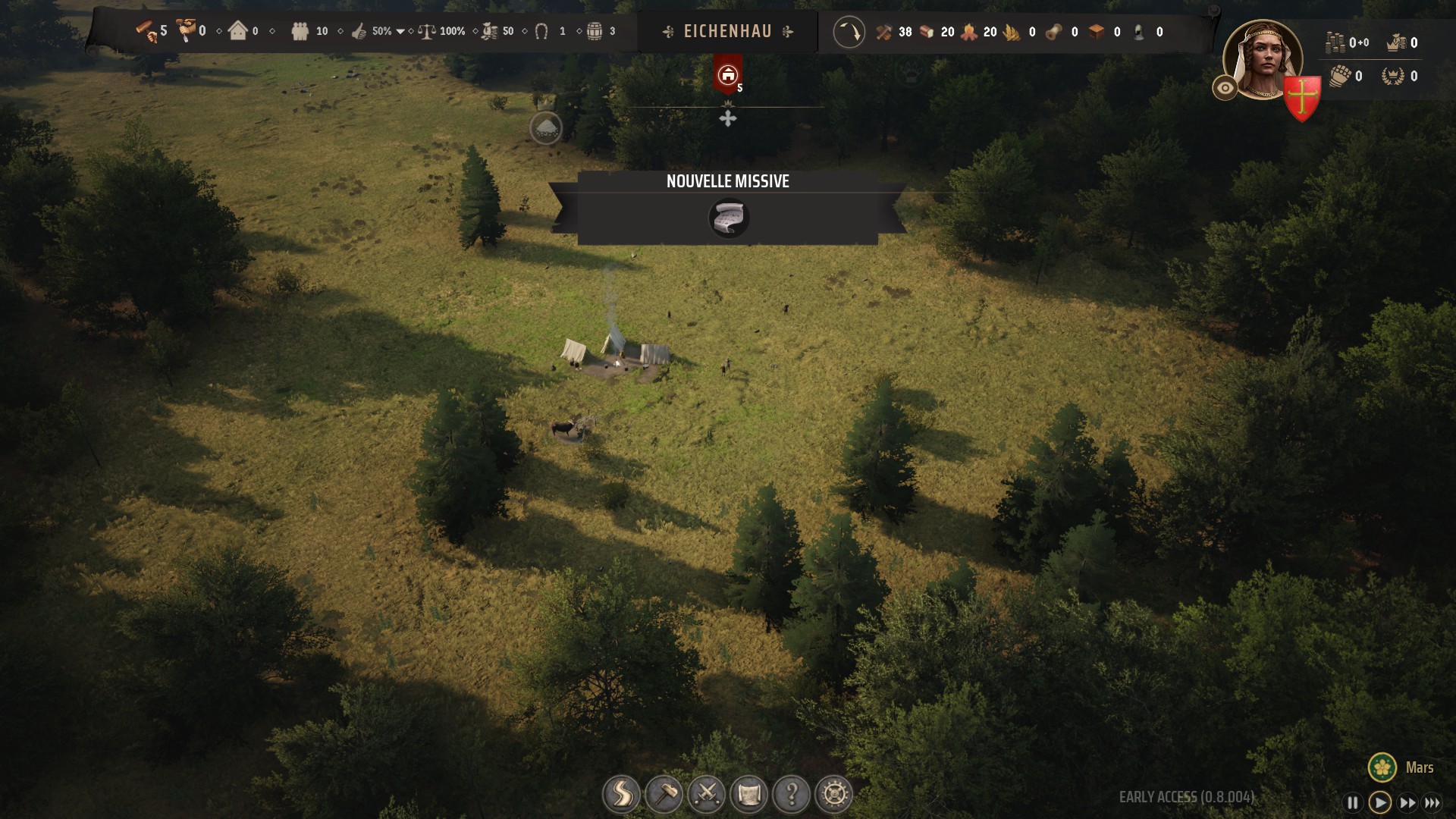
Task: Click the circular arrow resource icon
Action: pyautogui.click(x=849, y=33)
